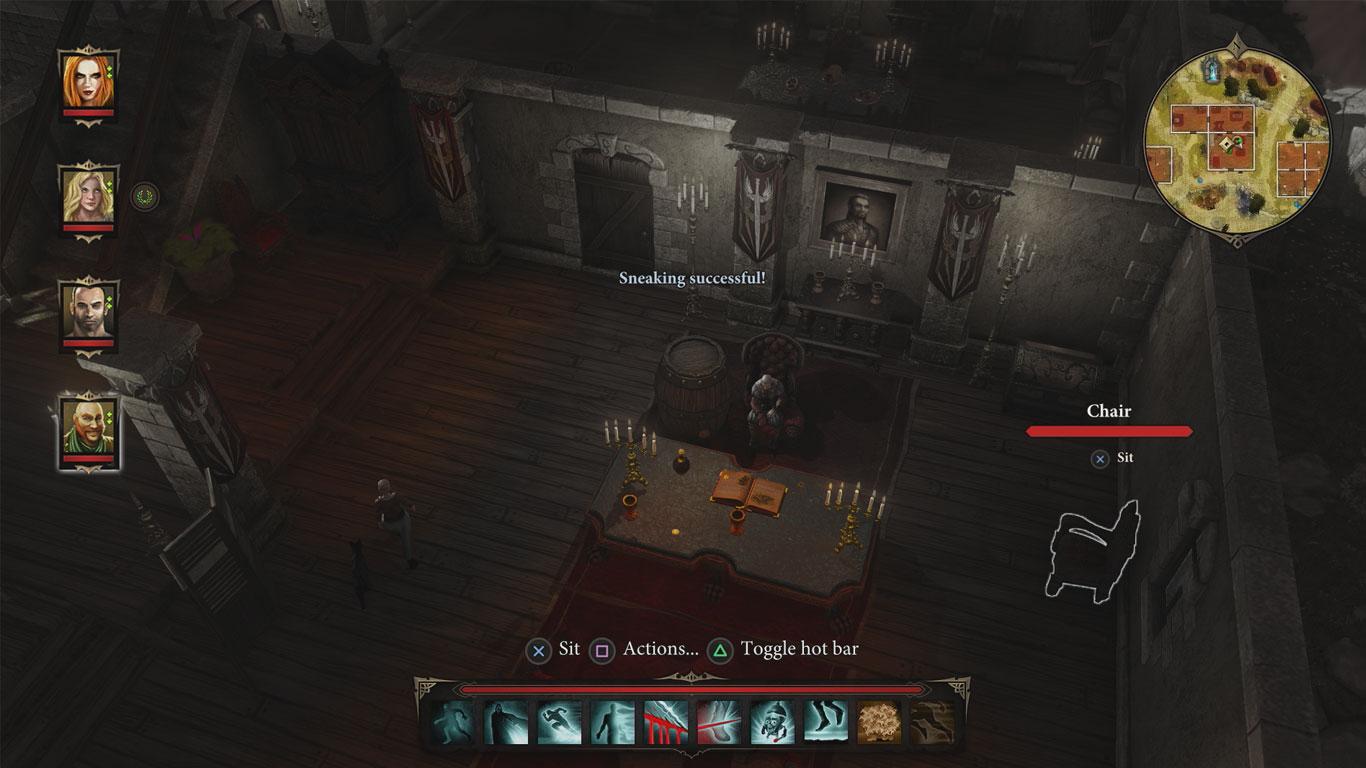The width and height of the screenshot is (1366, 768).
Task: Select the red-haired woman party portrait
Action: (88, 80)
